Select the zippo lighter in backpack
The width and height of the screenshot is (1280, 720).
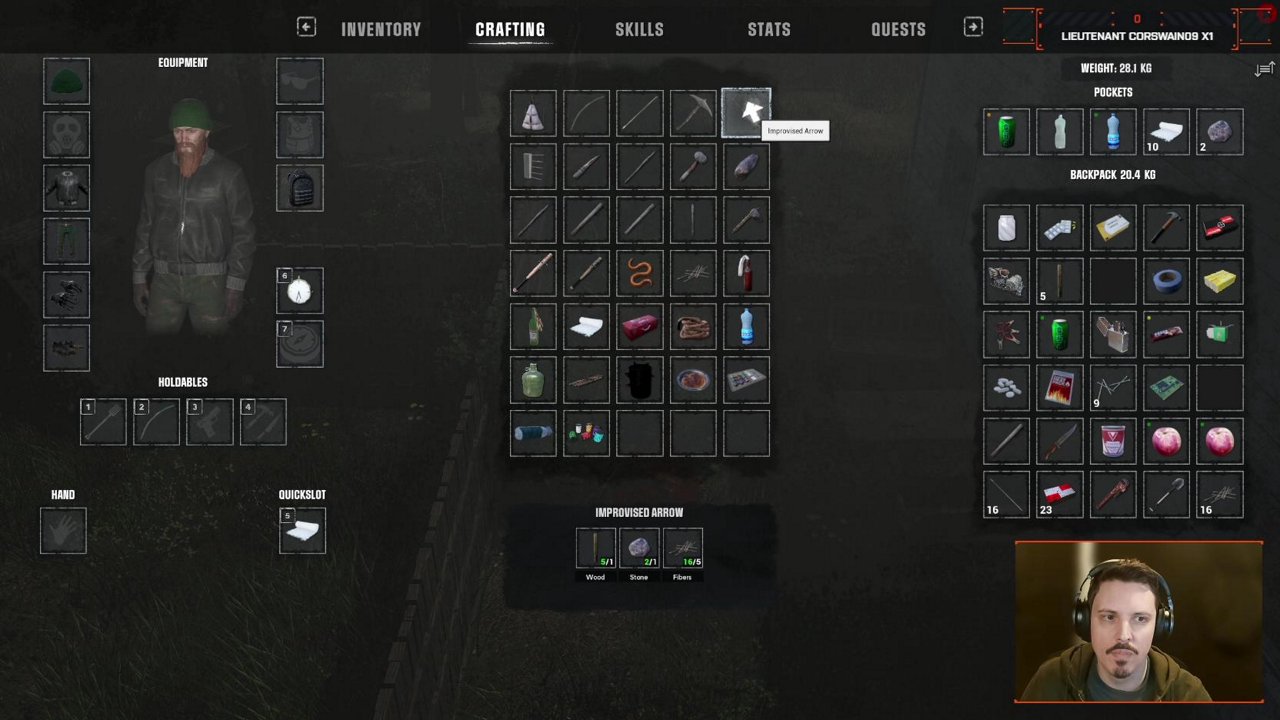[x=1113, y=335]
